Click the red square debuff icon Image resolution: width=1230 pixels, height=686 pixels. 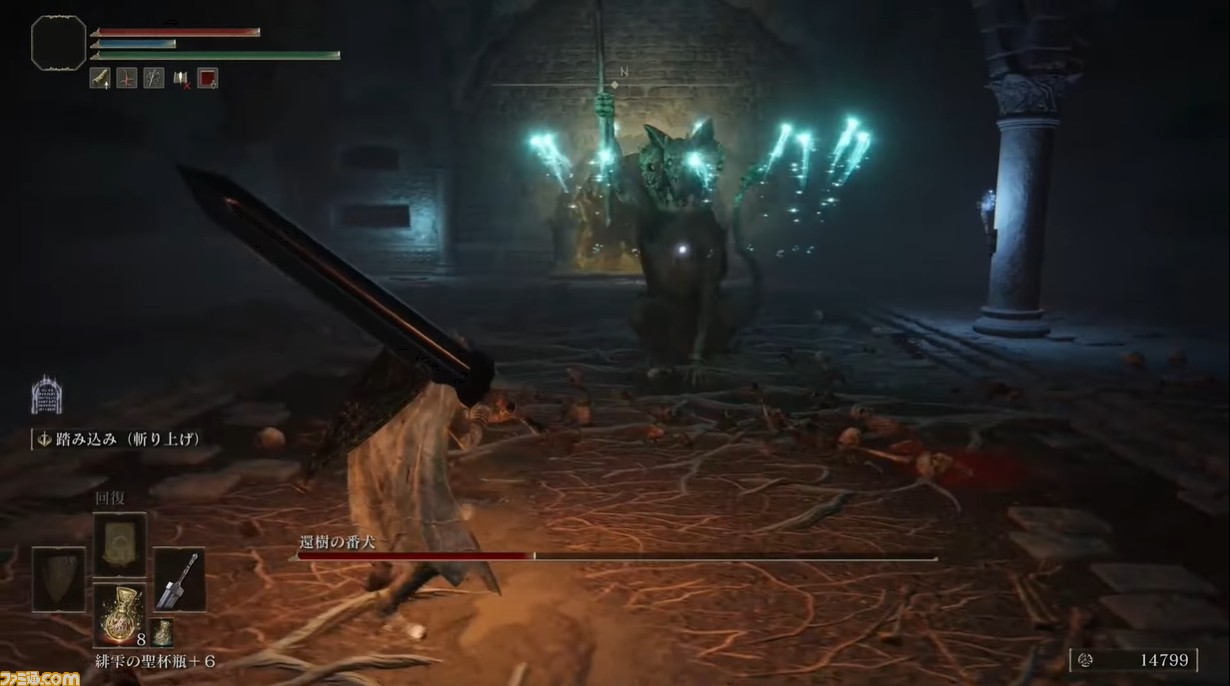point(207,78)
